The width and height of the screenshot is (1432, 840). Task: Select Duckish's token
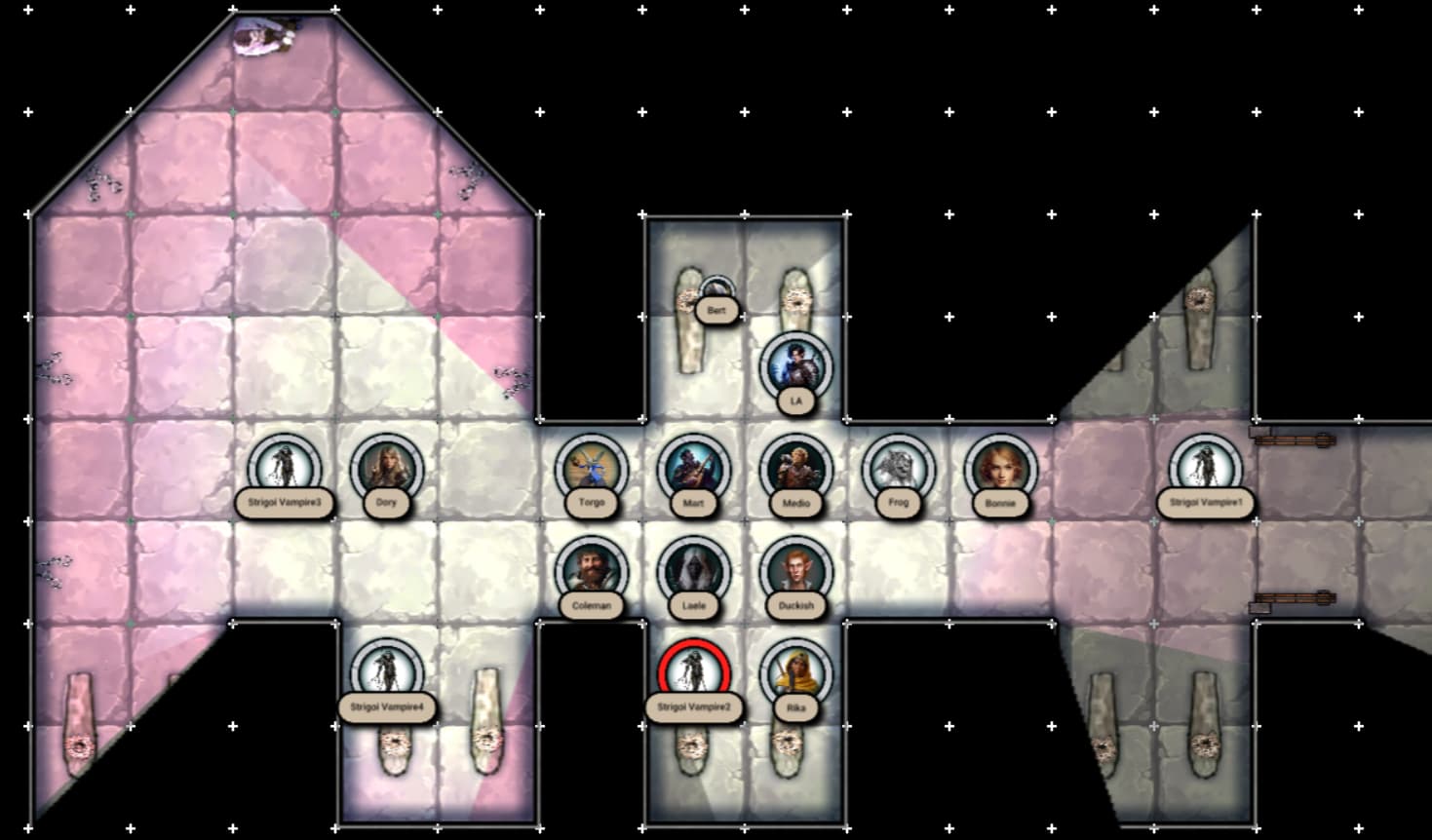tap(796, 572)
